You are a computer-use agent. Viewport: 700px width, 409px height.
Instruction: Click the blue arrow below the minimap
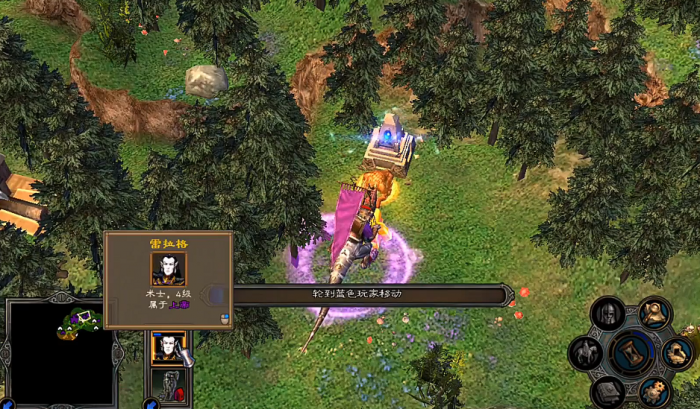(5, 404)
